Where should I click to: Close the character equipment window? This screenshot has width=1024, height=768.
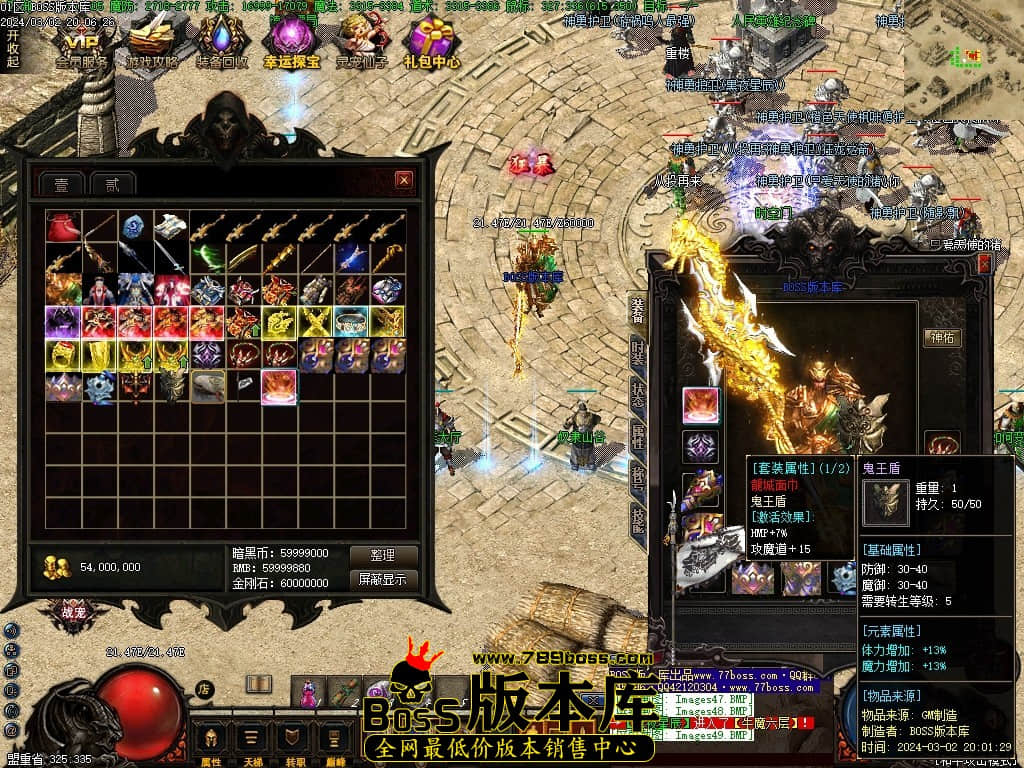(984, 263)
